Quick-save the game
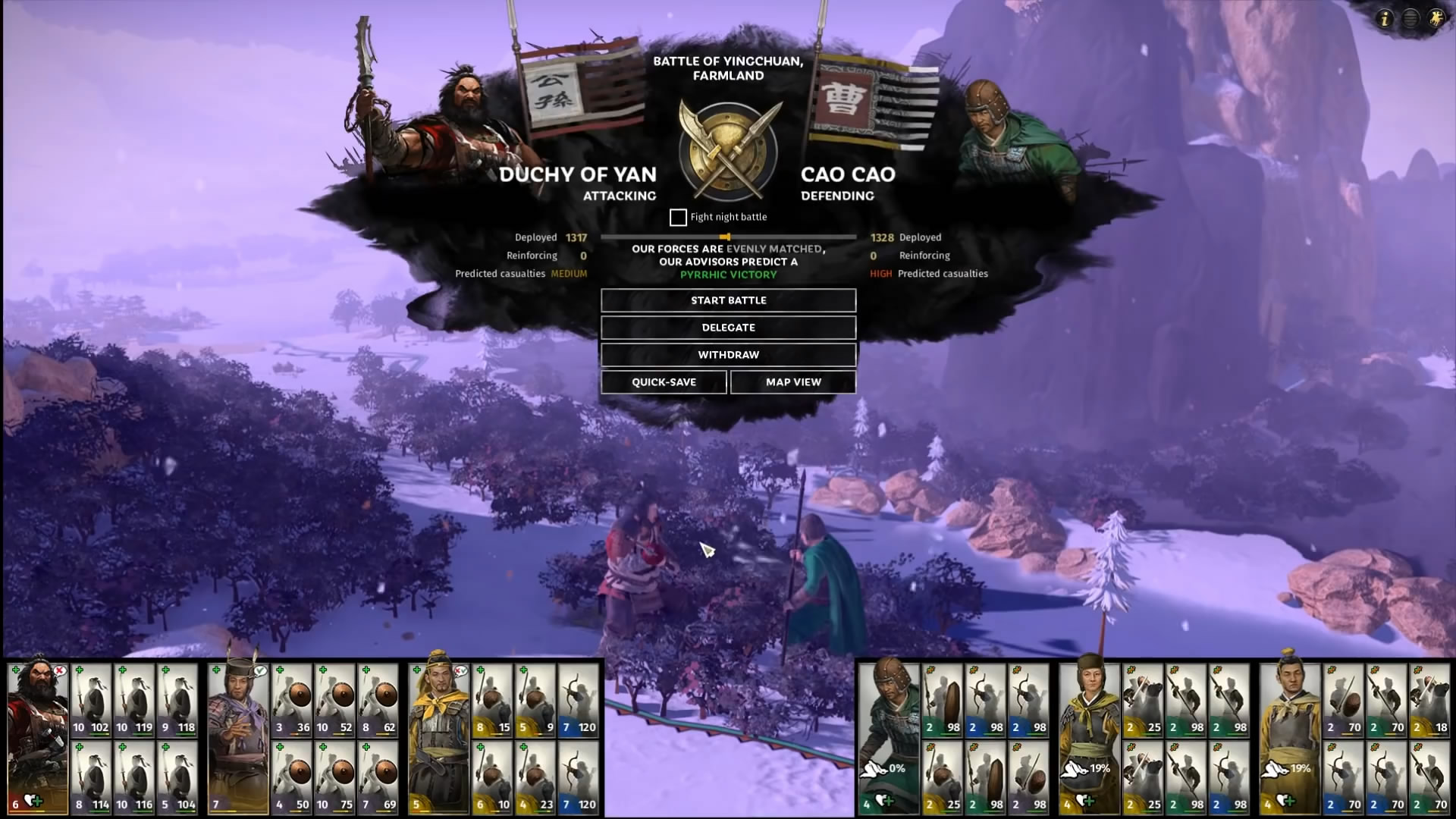The width and height of the screenshot is (1456, 819). [x=664, y=382]
